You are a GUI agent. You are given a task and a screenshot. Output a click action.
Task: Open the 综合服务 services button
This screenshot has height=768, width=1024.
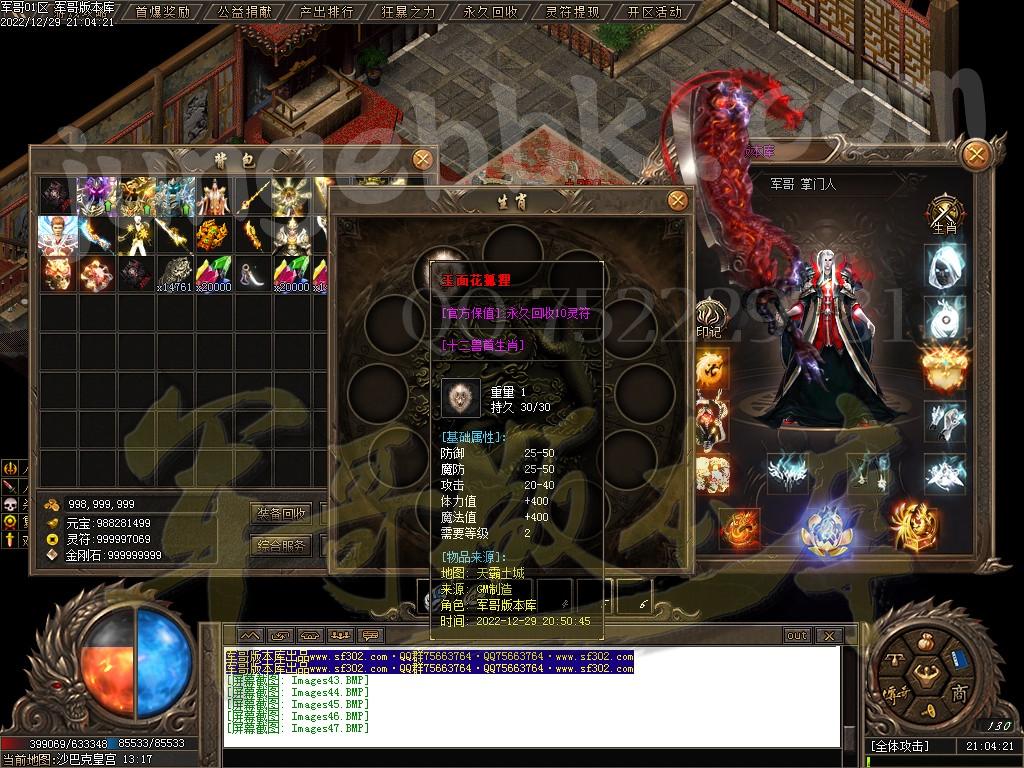282,546
